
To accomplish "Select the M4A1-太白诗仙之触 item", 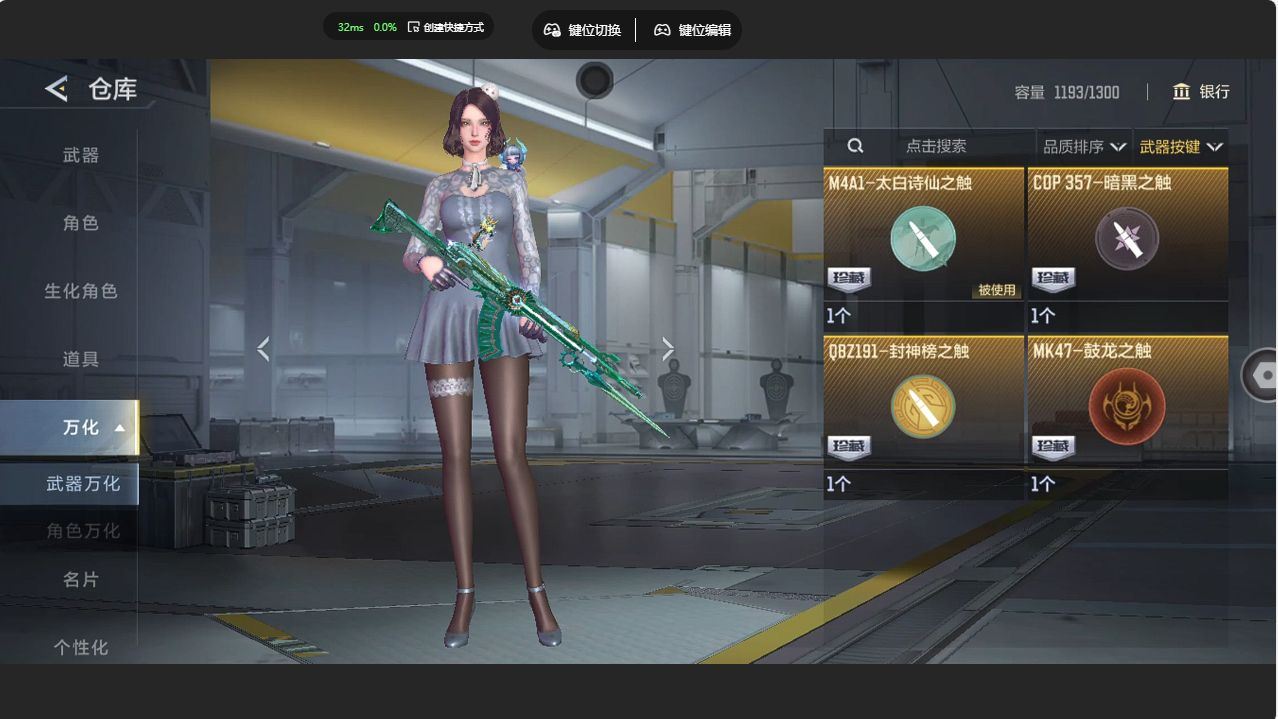I will 923,240.
